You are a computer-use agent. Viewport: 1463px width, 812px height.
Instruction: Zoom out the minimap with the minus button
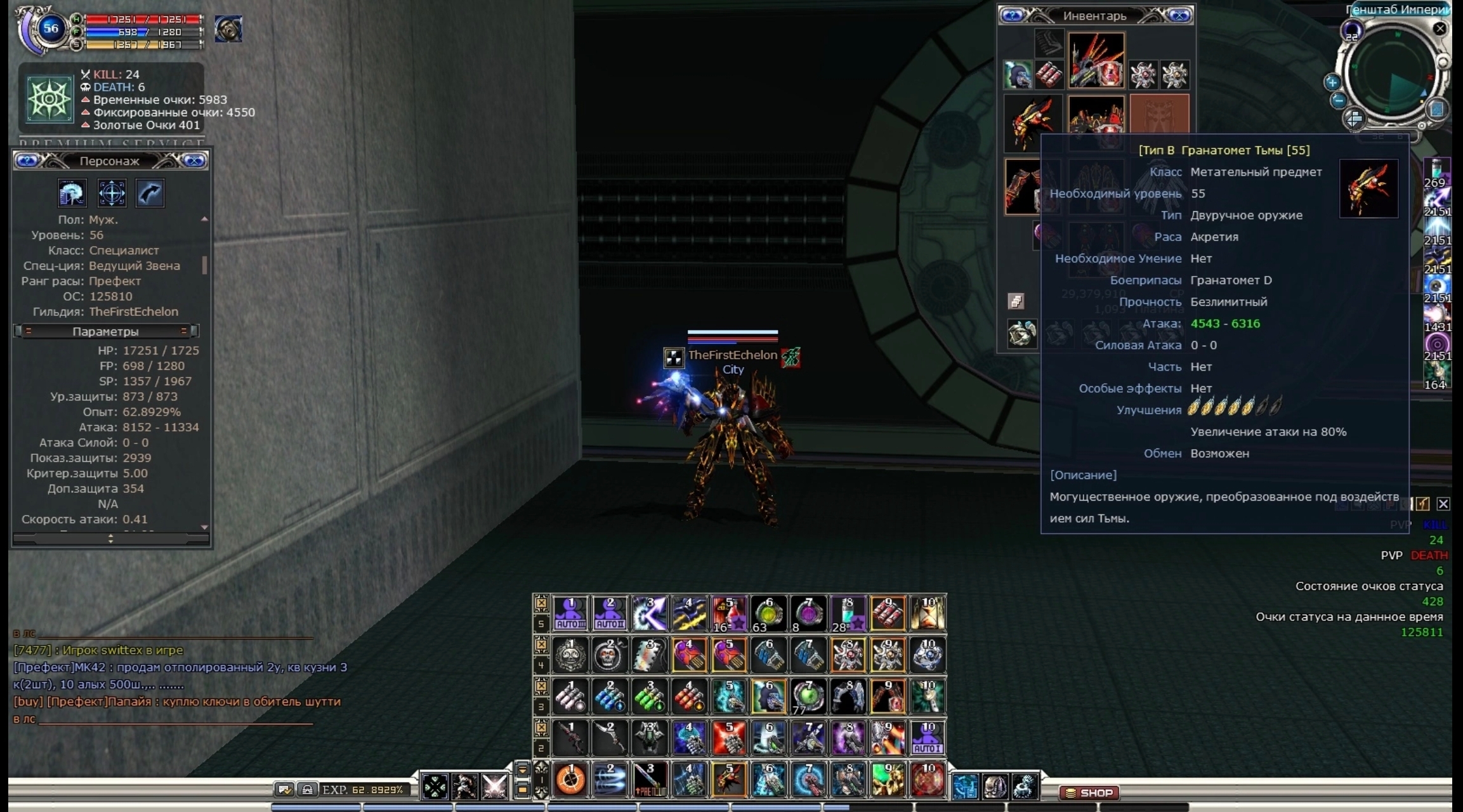click(1339, 100)
